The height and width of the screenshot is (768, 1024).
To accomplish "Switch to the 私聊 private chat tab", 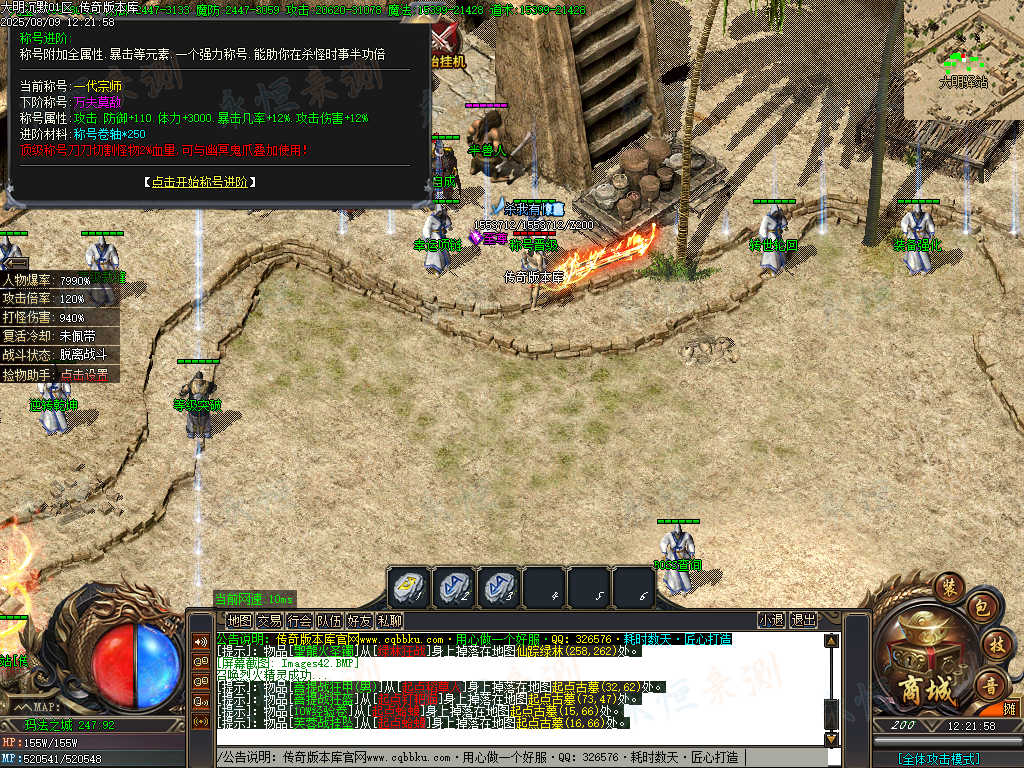I will [389, 621].
